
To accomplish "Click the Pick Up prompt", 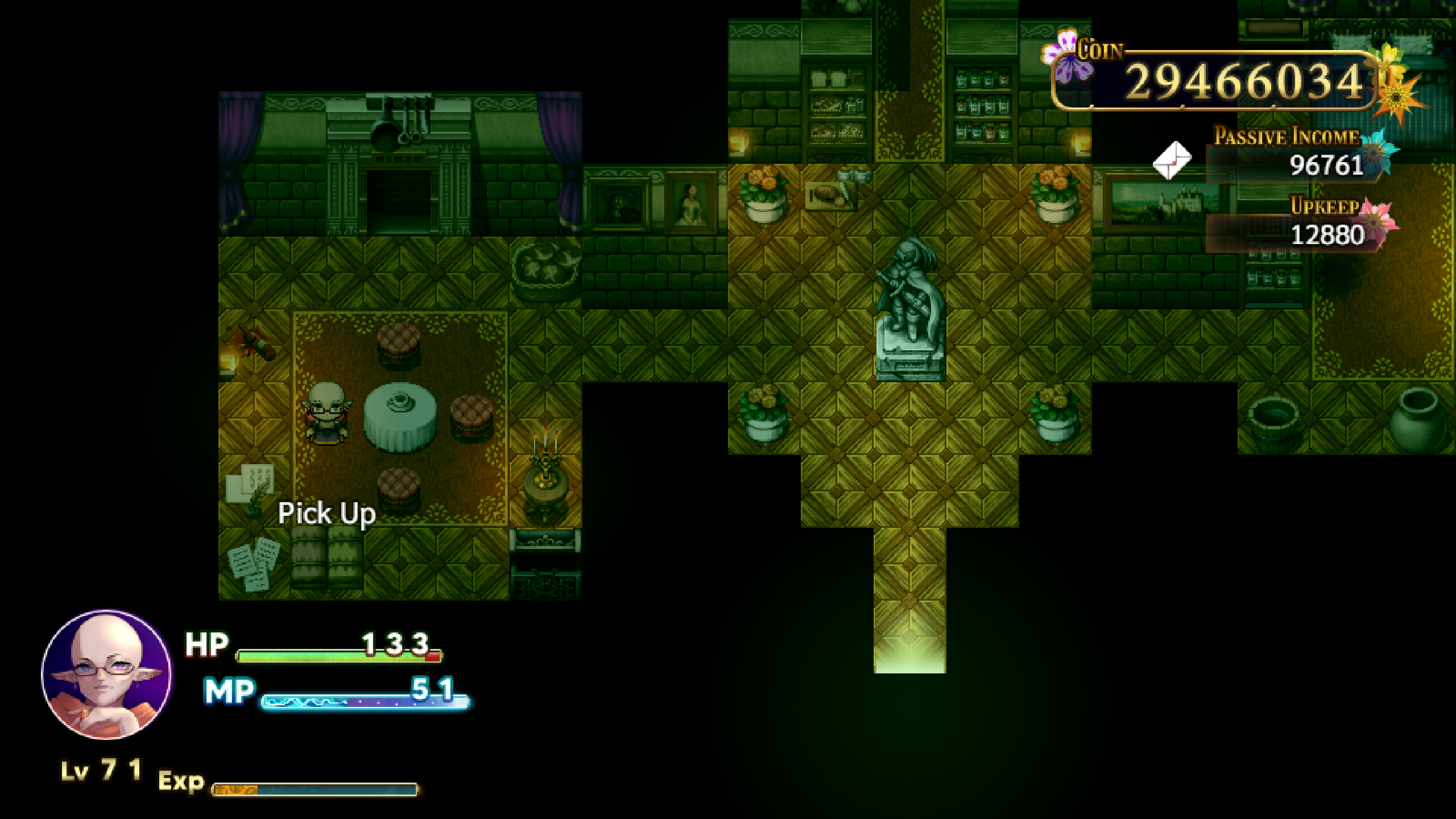I will (327, 514).
